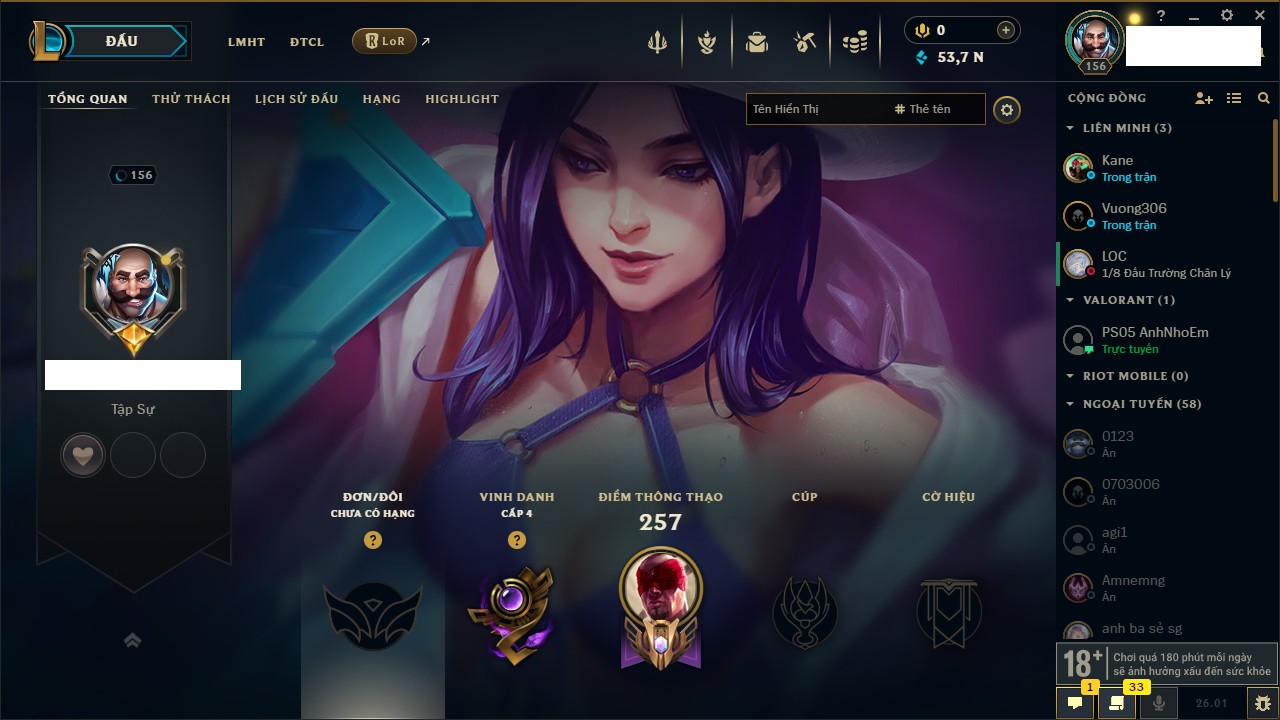Screen dimensions: 1280x720
Task: Close the client window
Action: coord(1260,16)
